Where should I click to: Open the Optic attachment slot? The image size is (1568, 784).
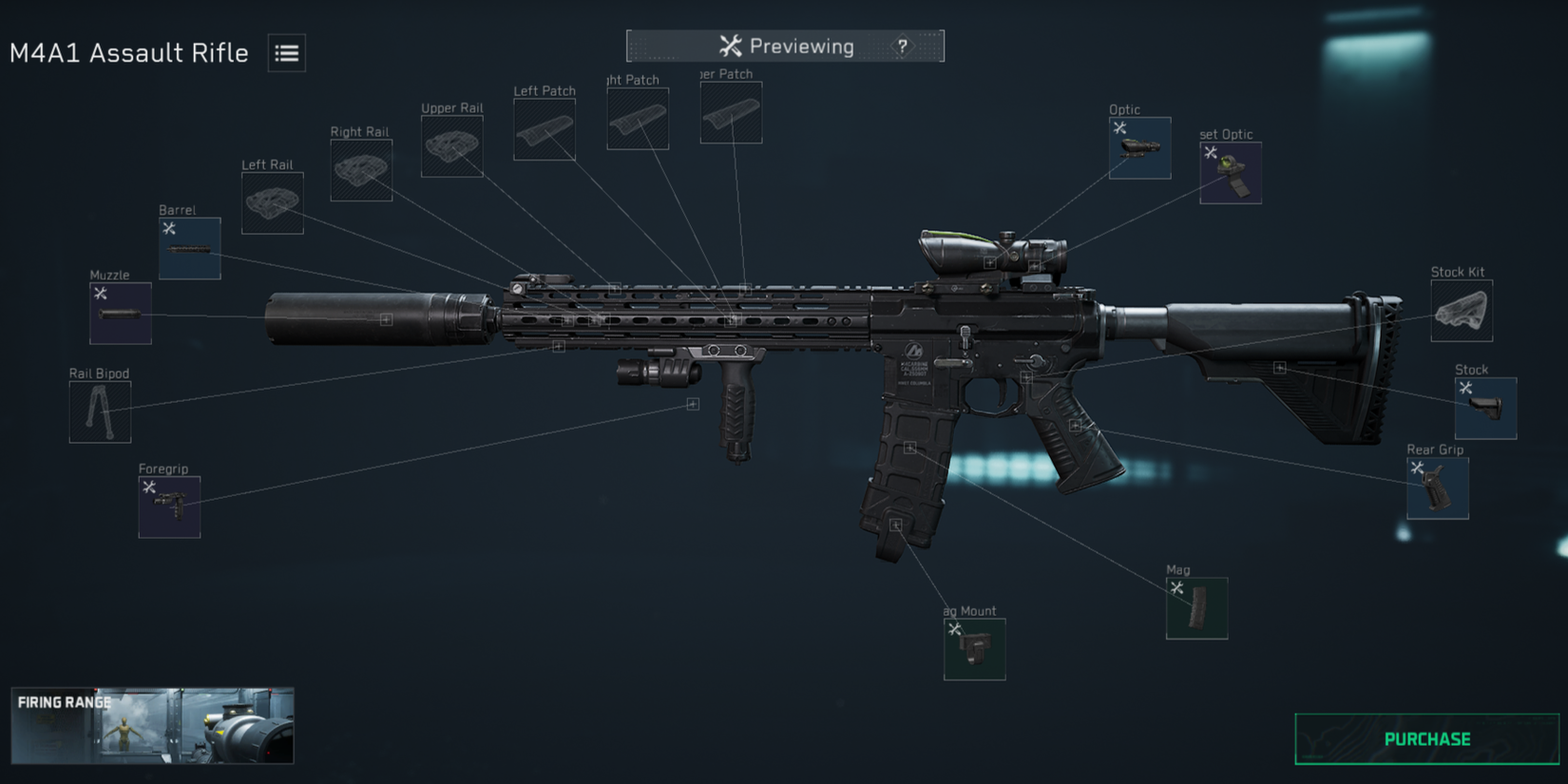click(x=1139, y=148)
